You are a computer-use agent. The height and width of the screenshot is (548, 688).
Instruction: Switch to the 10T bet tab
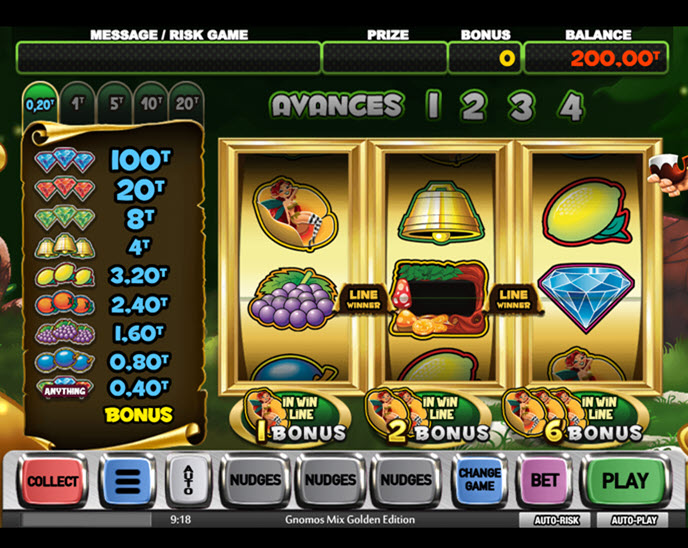coord(152,103)
